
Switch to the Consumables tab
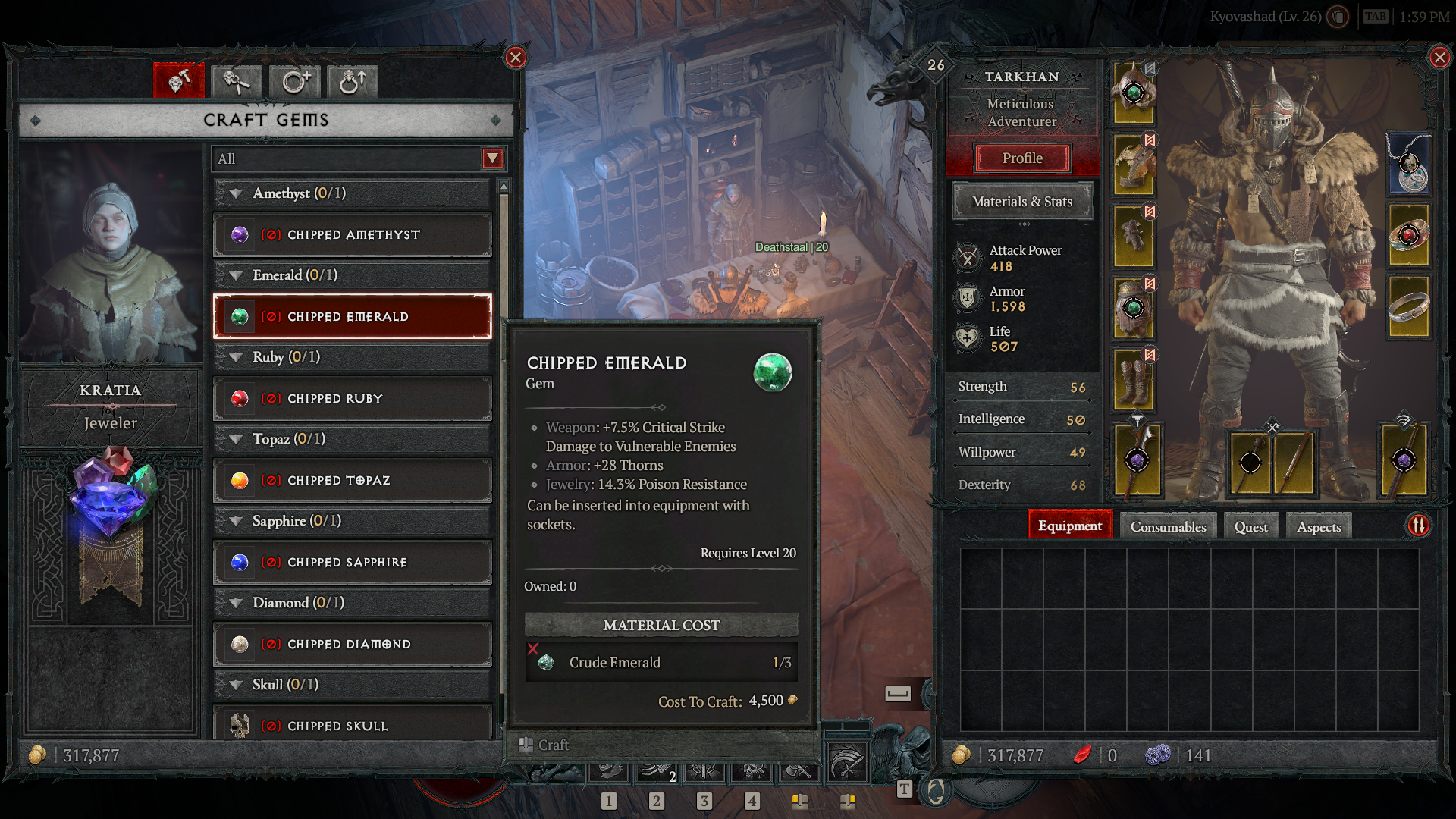[x=1166, y=526]
